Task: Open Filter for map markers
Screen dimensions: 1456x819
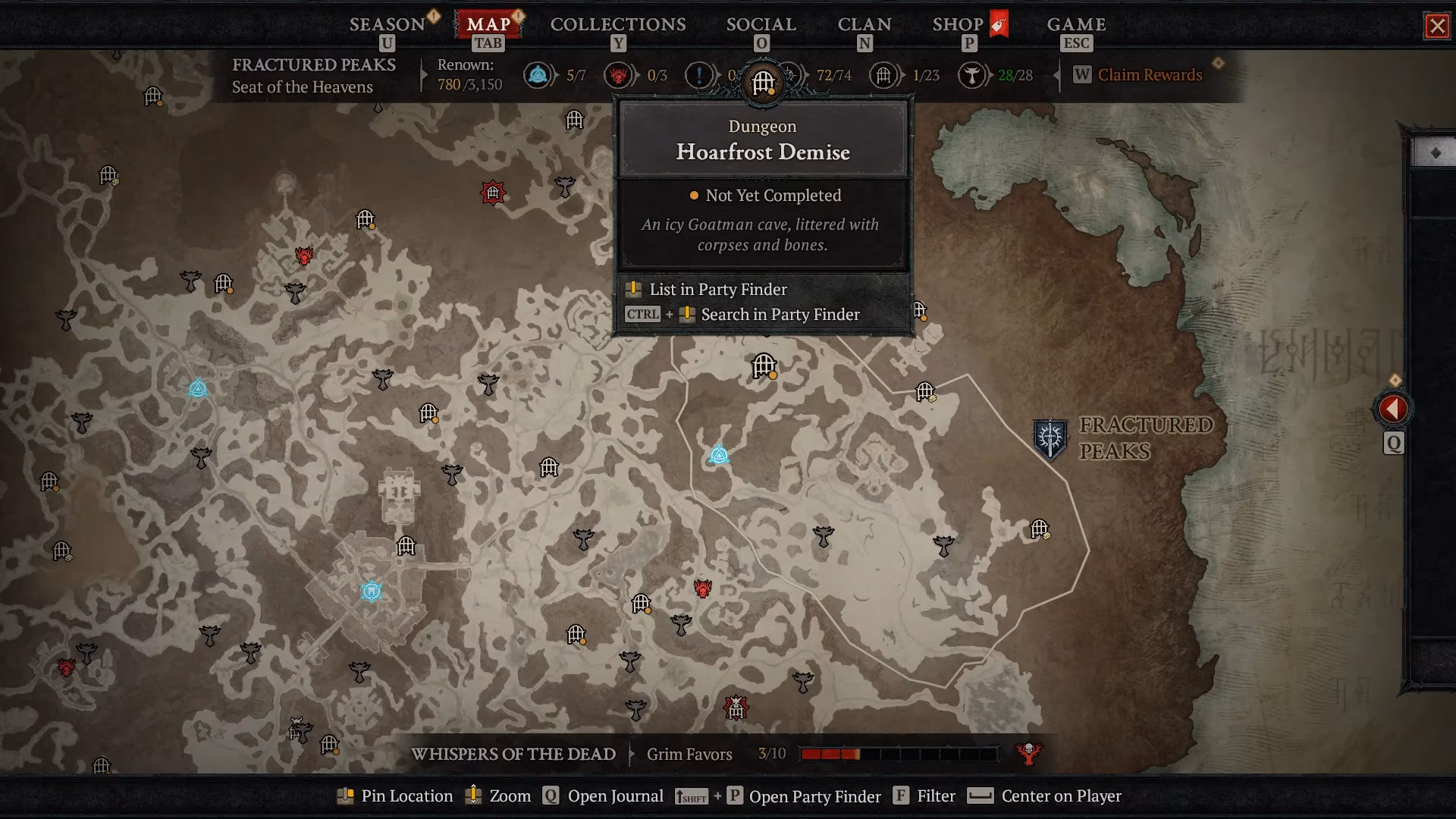Action: point(935,796)
